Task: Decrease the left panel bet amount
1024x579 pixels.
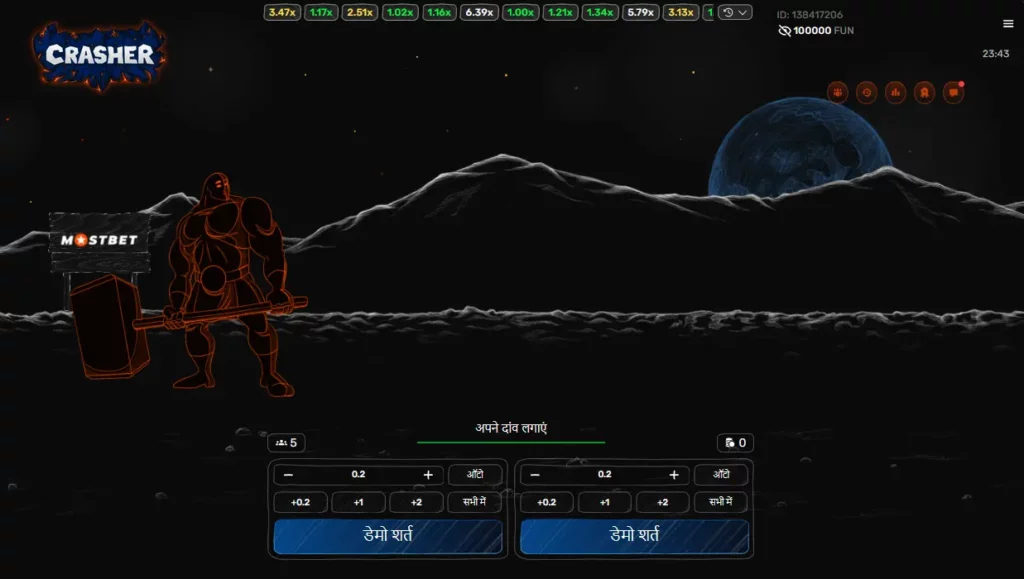Action: pos(289,475)
